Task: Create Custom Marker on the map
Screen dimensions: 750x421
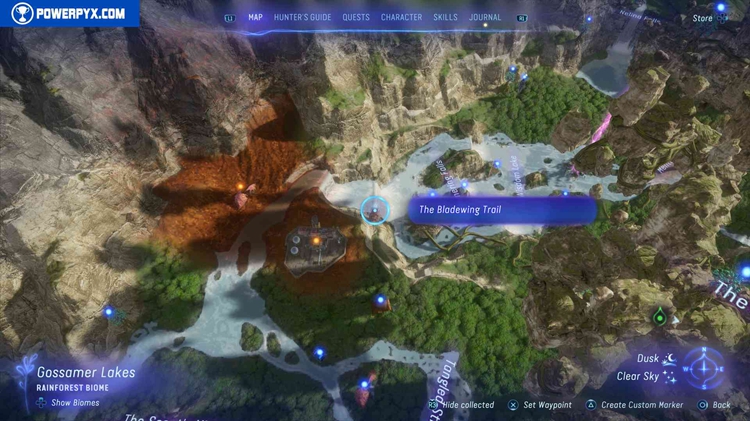Action: (x=639, y=405)
